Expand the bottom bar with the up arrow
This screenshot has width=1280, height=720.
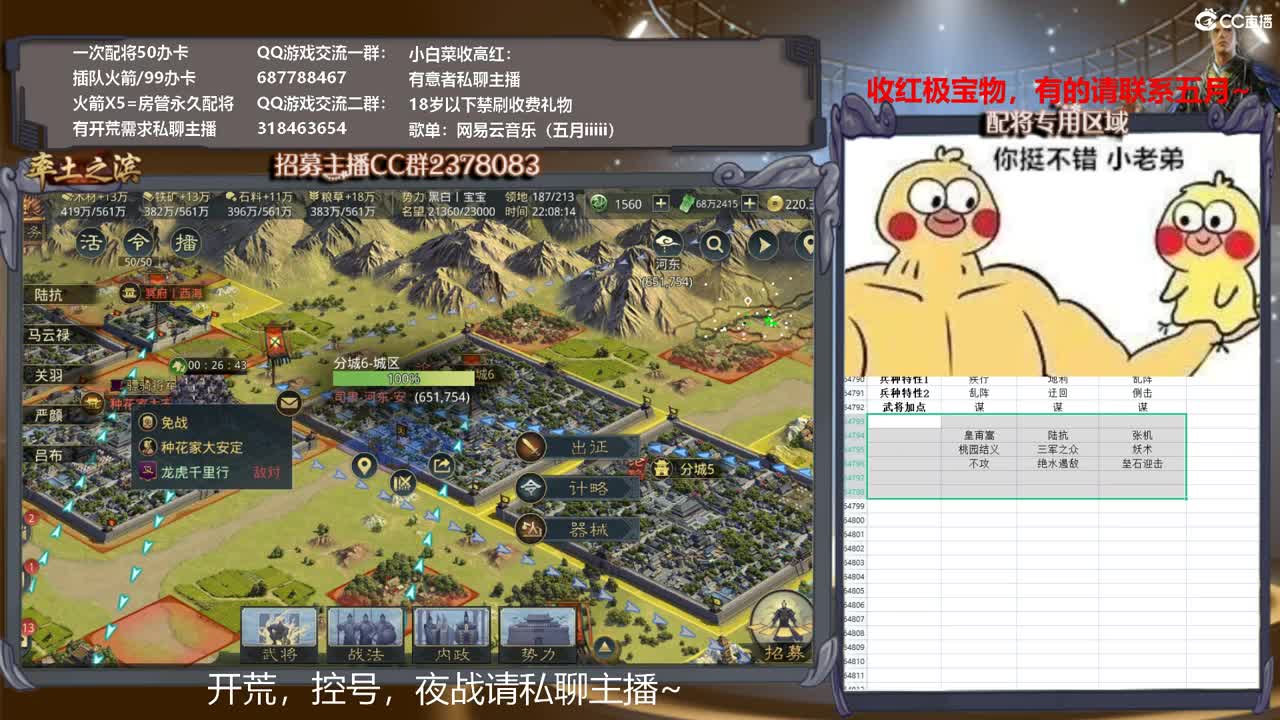click(603, 646)
